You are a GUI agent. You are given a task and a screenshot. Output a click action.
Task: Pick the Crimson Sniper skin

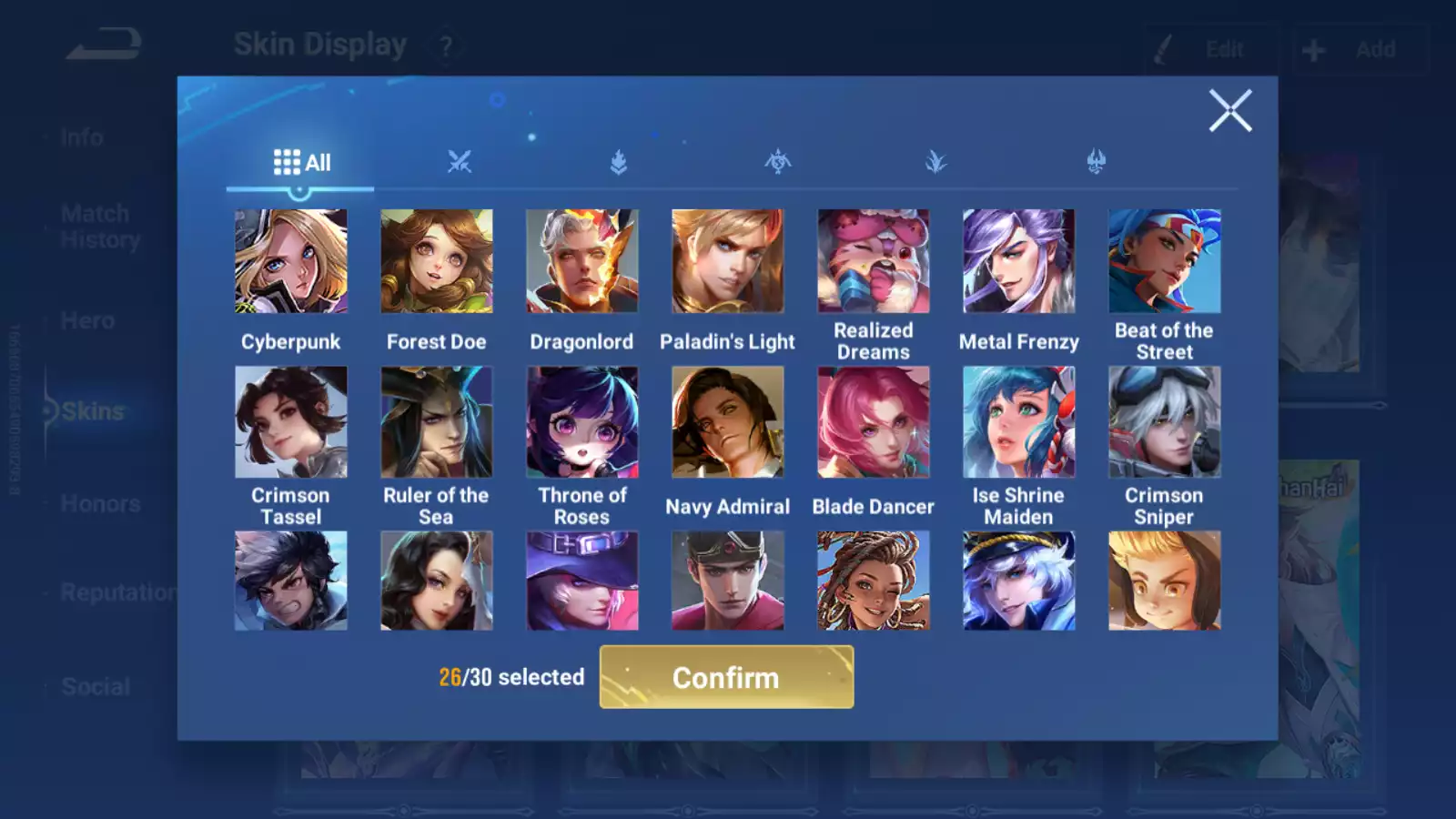[x=1165, y=422]
